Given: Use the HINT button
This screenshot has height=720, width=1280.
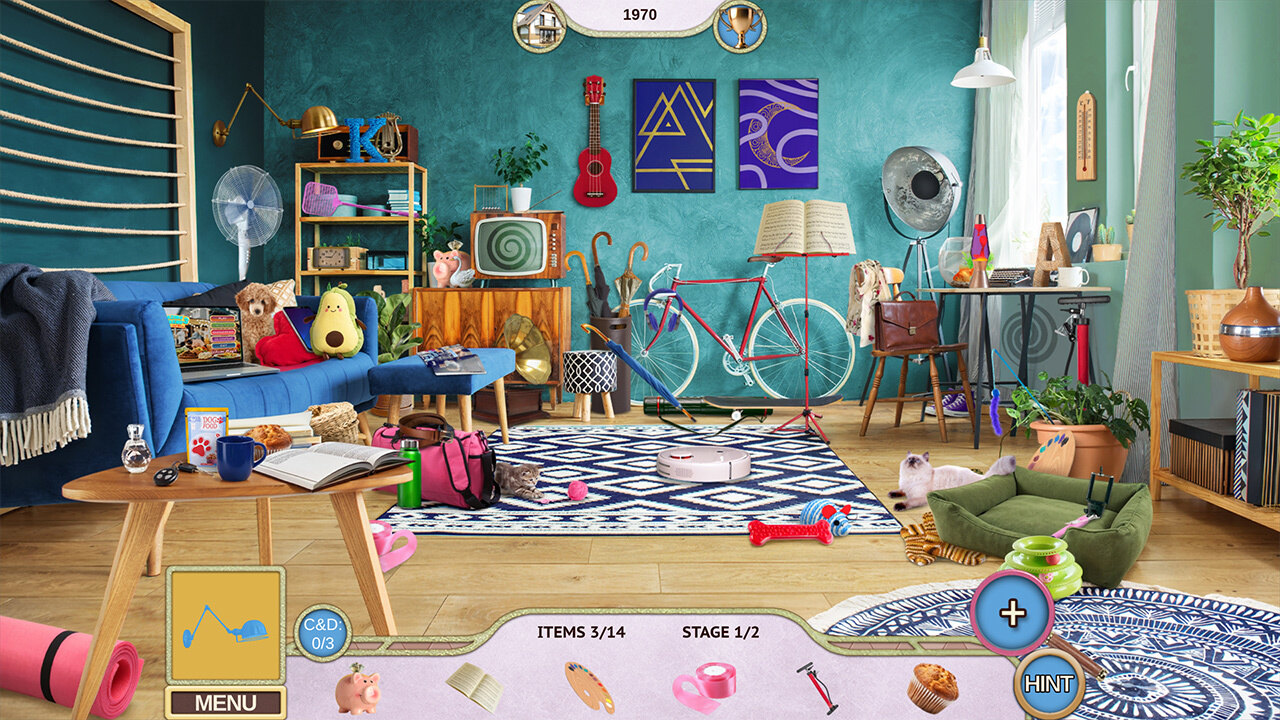Looking at the screenshot, I should tap(1049, 684).
